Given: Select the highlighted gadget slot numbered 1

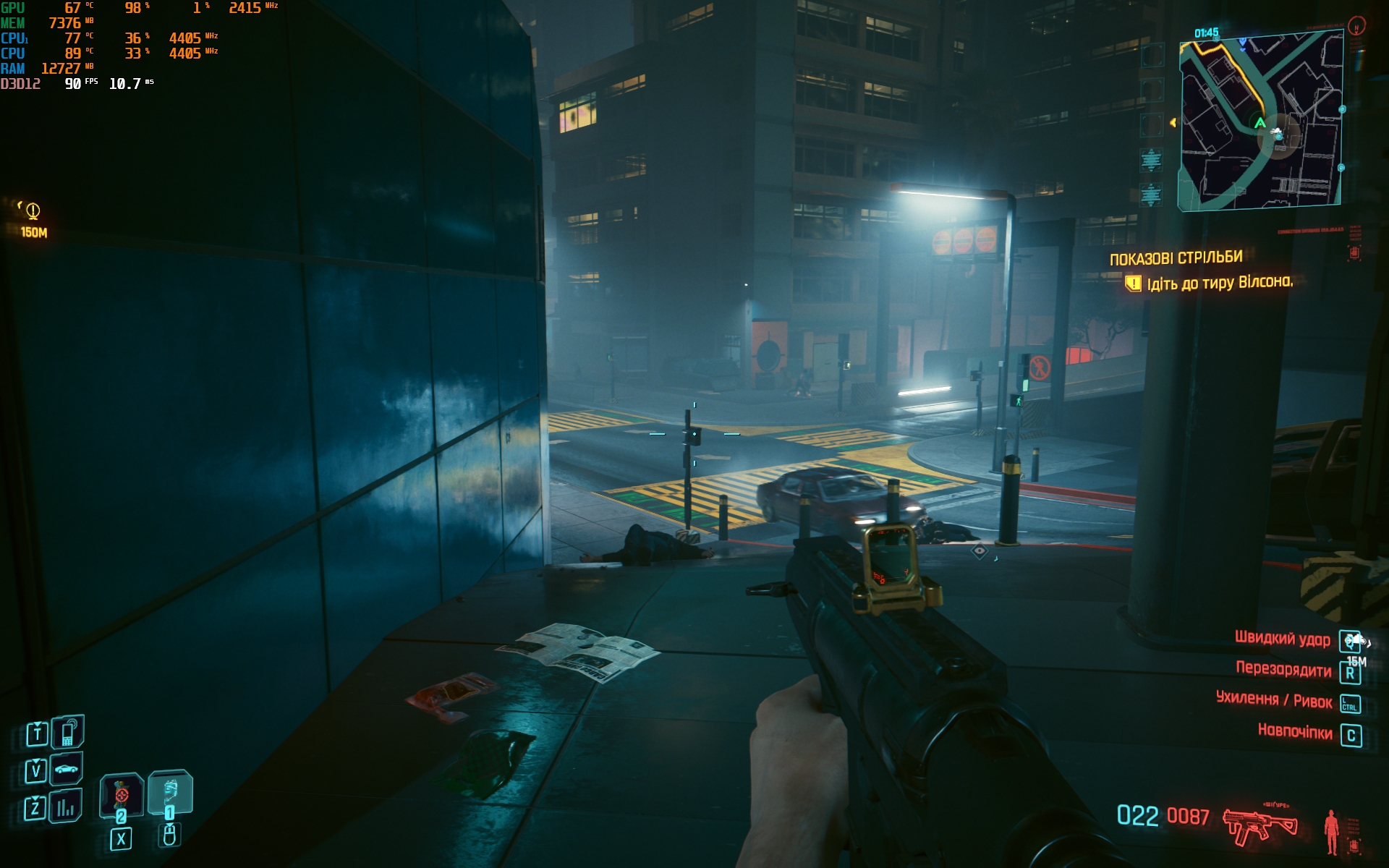Looking at the screenshot, I should point(170,792).
